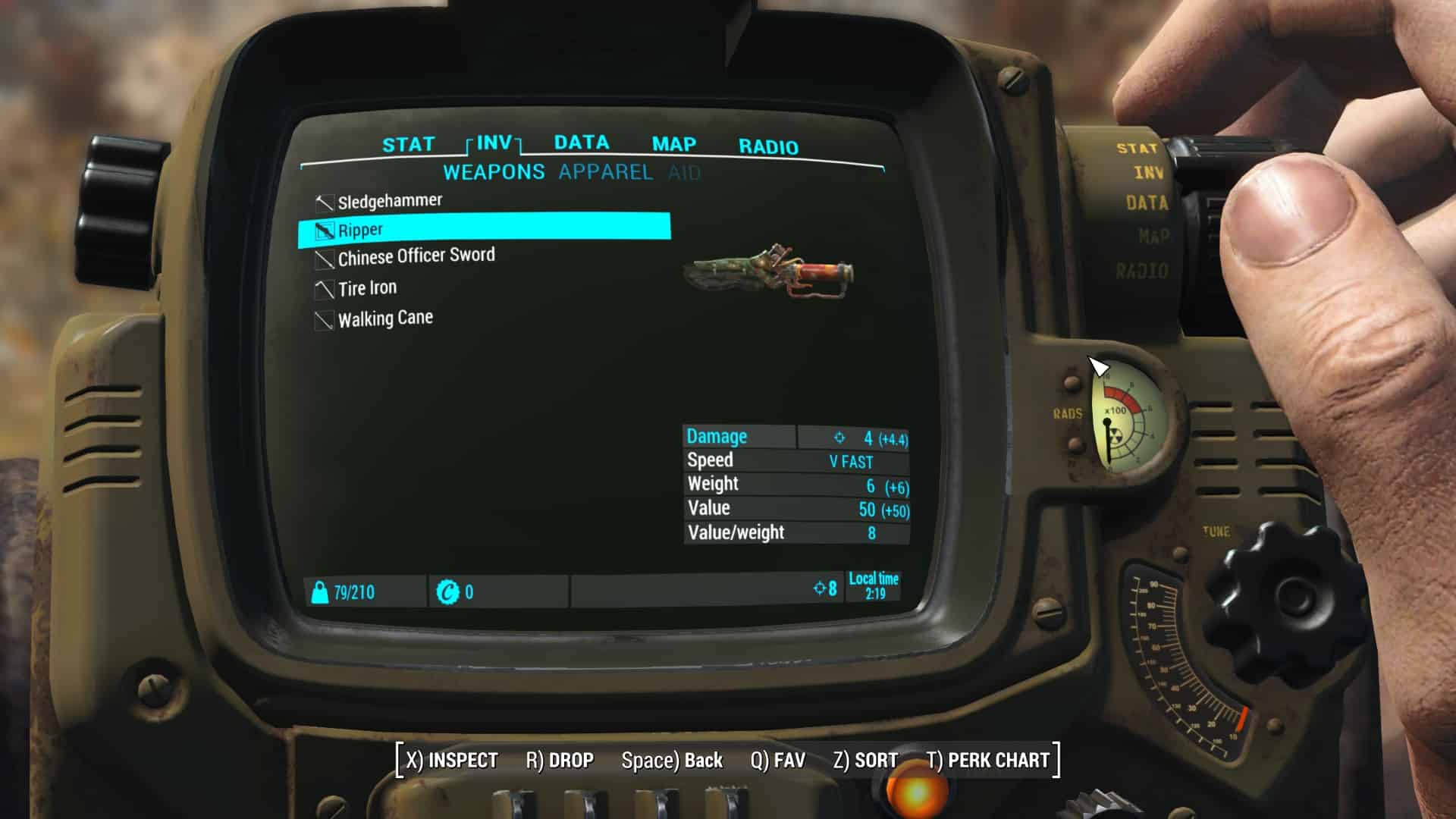The height and width of the screenshot is (819, 1456).
Task: Mark item as favorite with FAV
Action: 777,760
